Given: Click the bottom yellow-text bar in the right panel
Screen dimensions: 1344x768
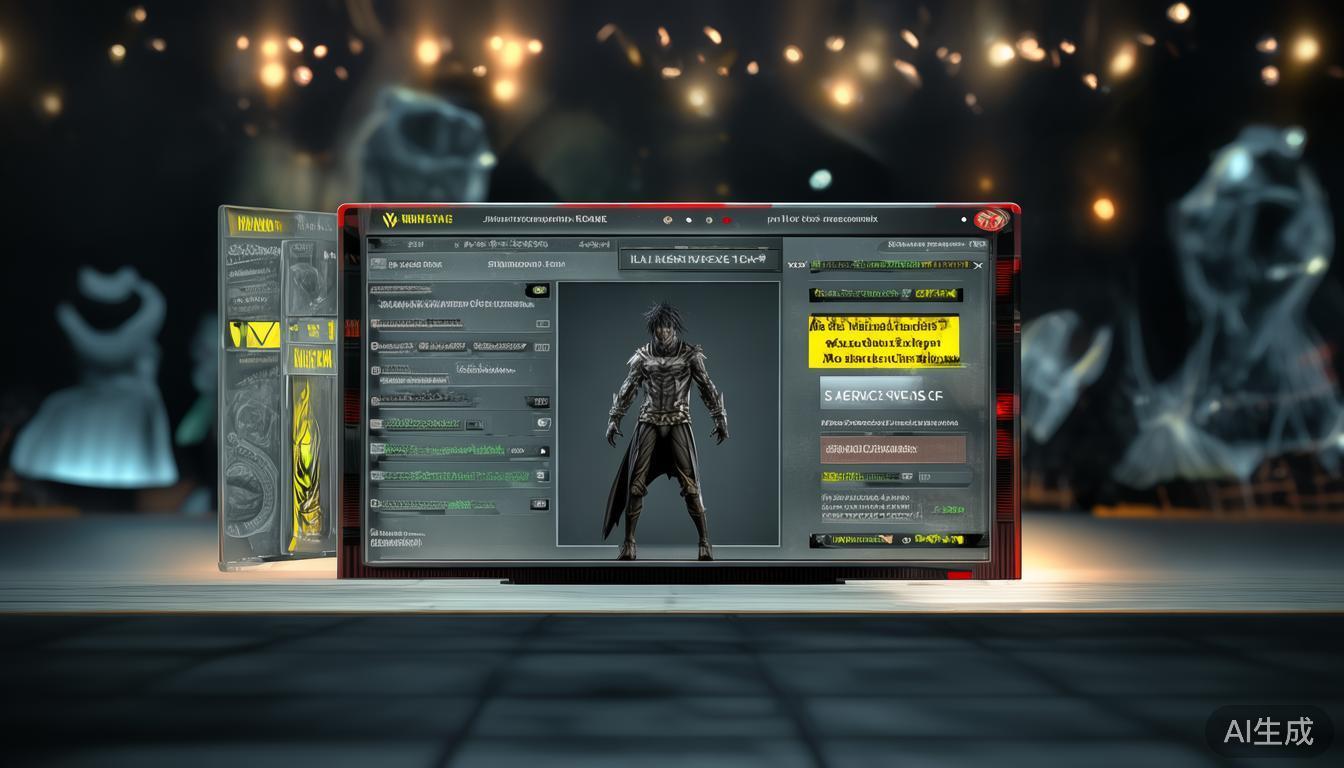Looking at the screenshot, I should click(897, 540).
